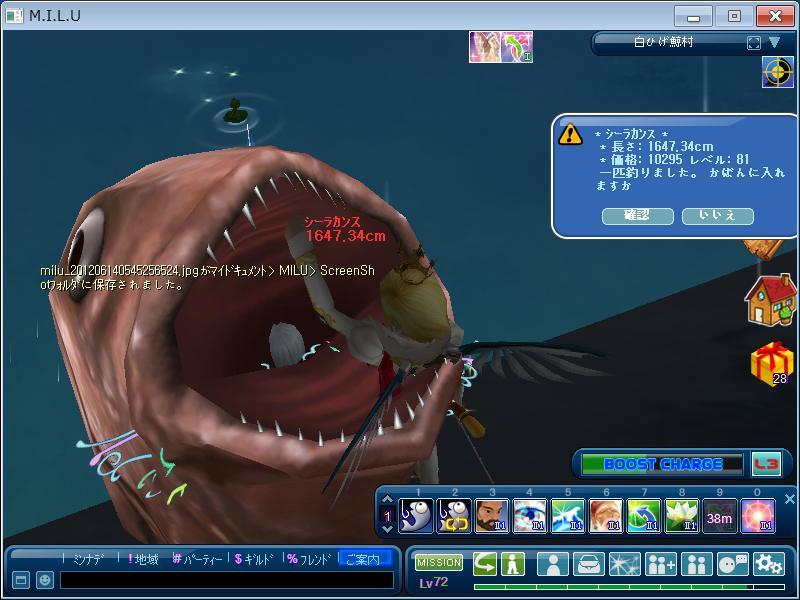Use the fishing hook skill in slot 1
Viewport: 800px width, 600px height.
point(416,516)
